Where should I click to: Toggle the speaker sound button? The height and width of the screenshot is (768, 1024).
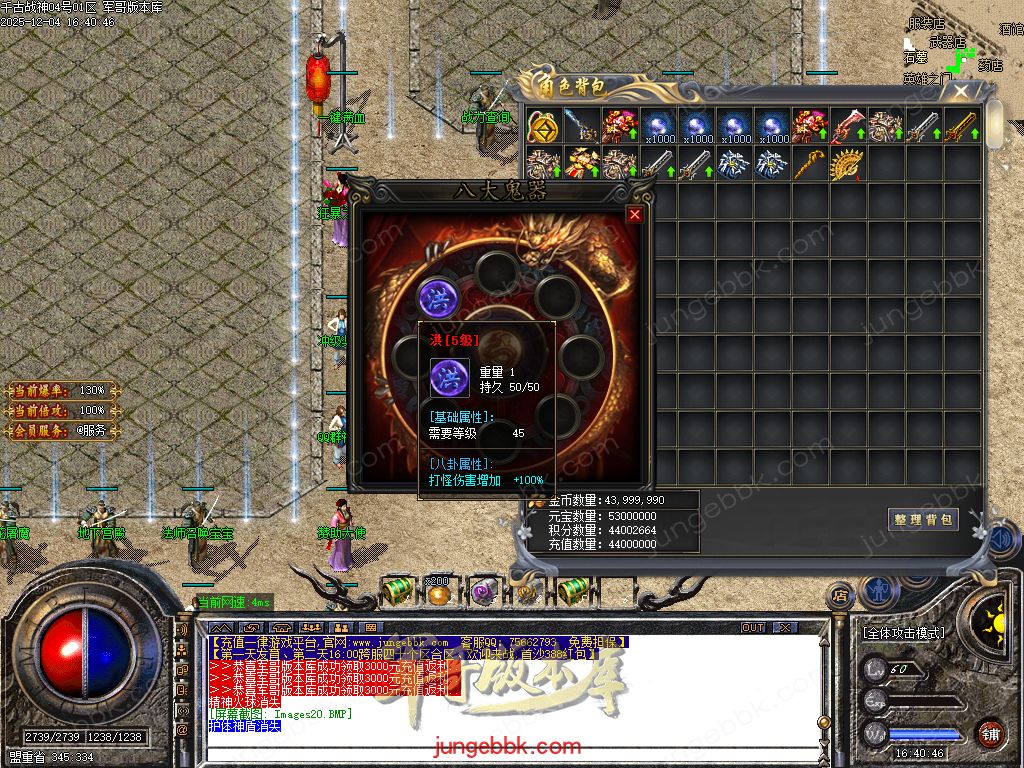click(x=1000, y=540)
